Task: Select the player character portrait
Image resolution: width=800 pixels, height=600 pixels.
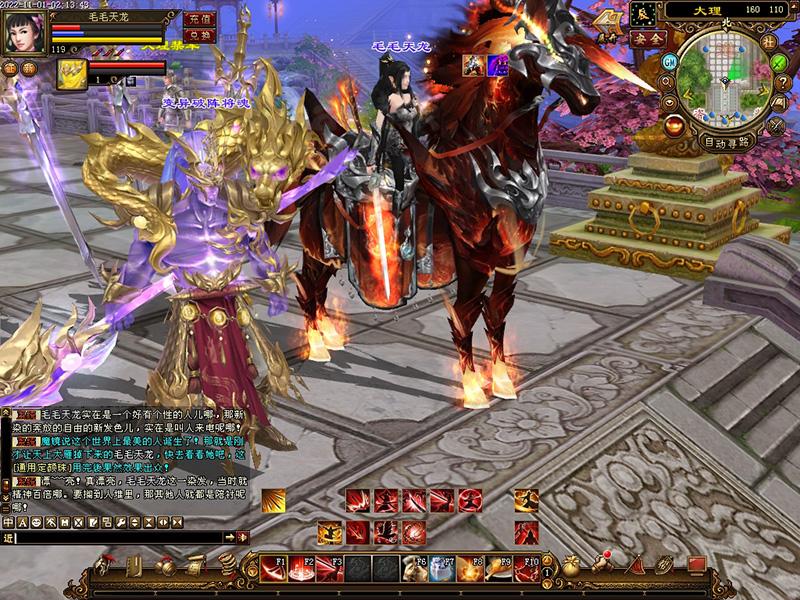Action: pyautogui.click(x=24, y=30)
